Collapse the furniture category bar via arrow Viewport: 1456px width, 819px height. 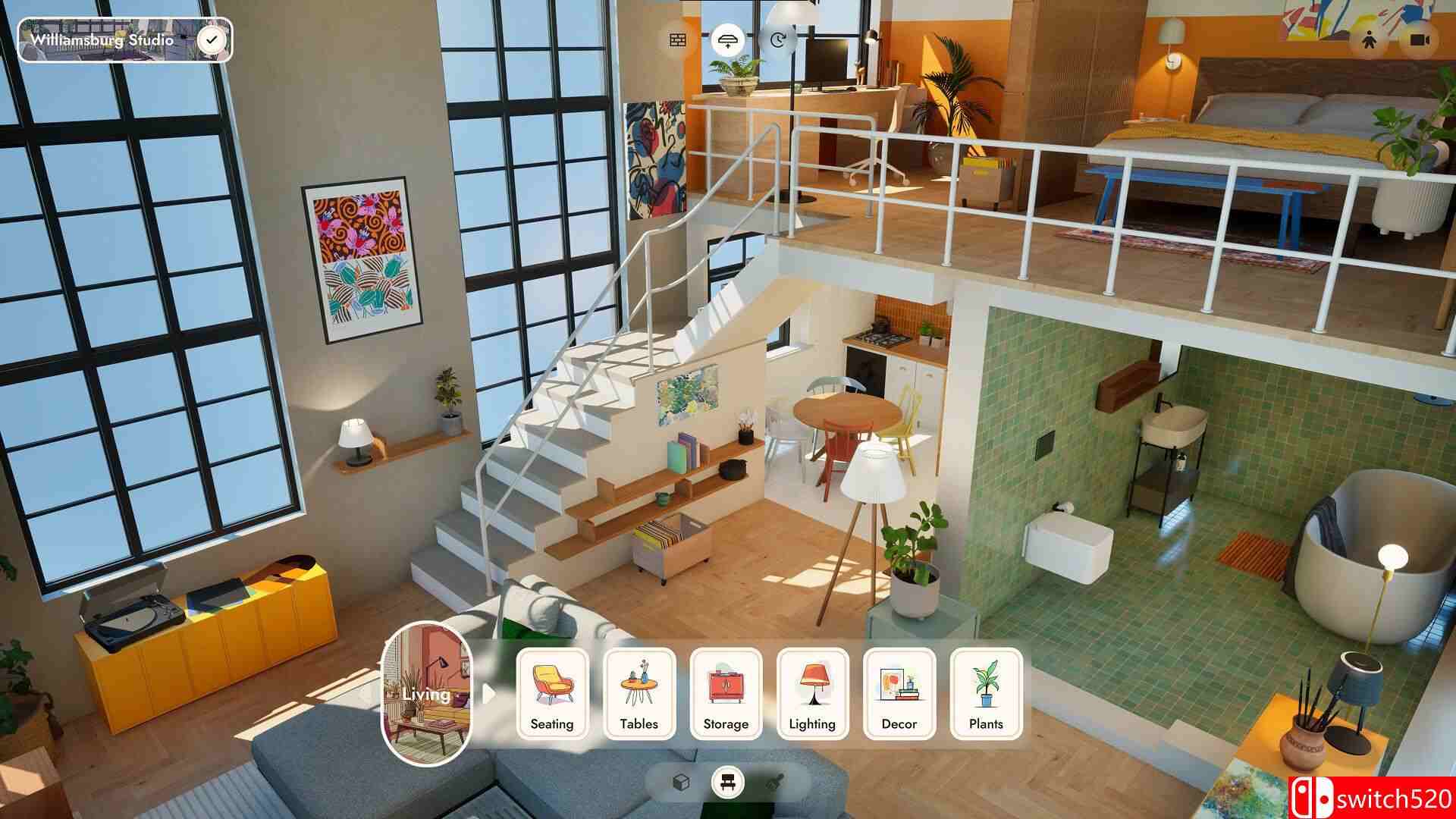488,692
